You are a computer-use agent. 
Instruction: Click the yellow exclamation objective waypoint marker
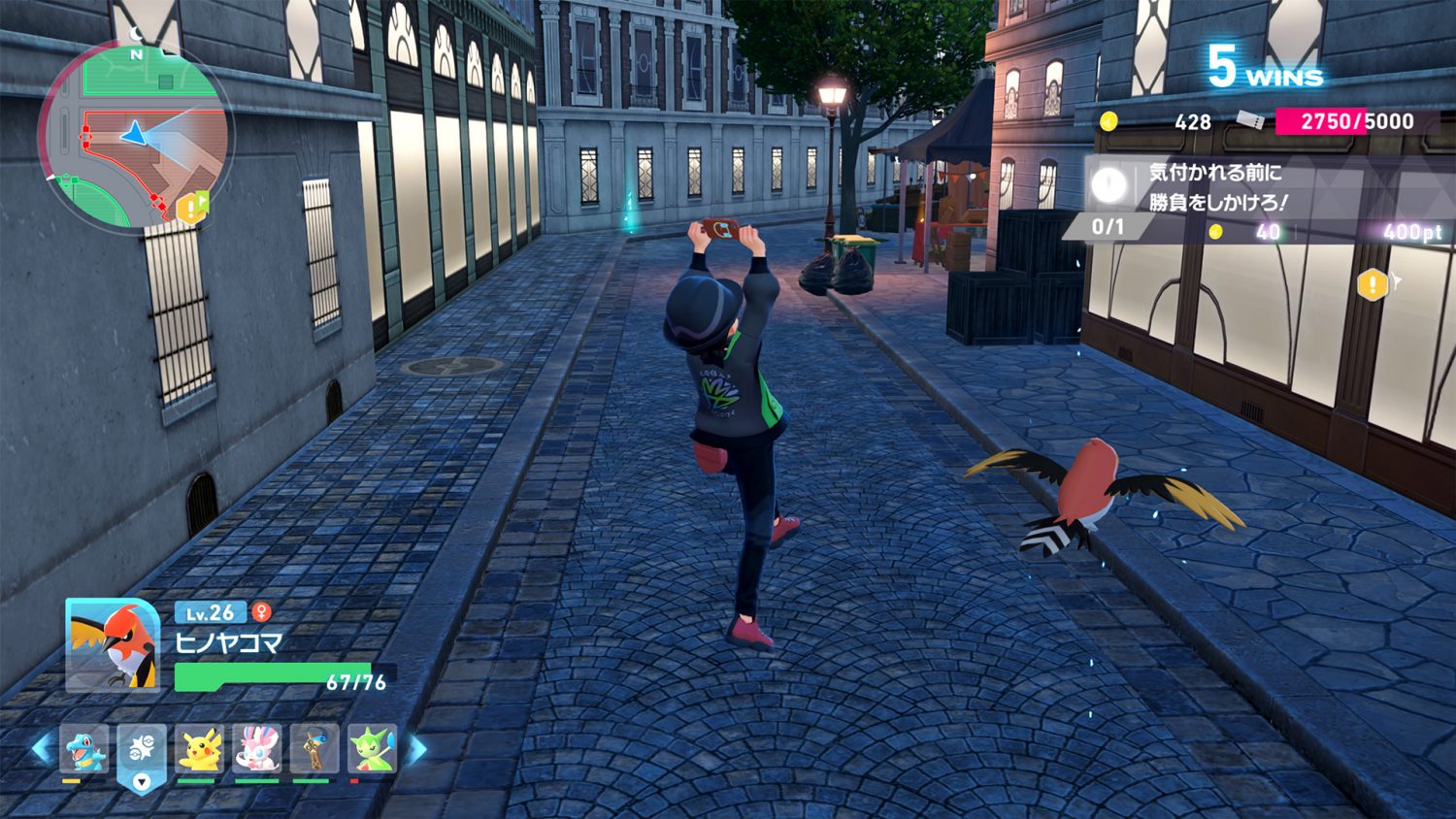(1373, 284)
